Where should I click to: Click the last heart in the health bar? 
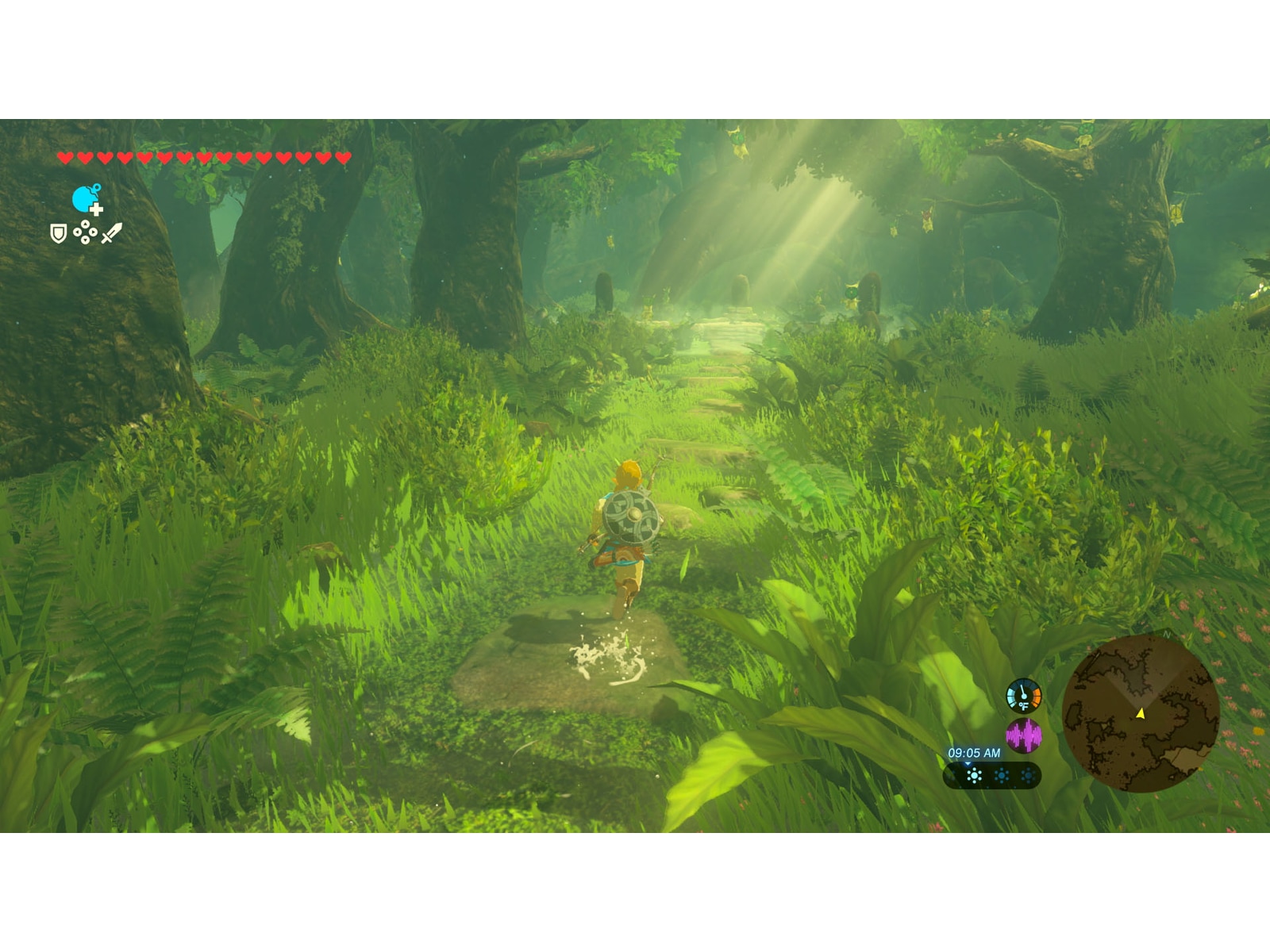(342, 156)
